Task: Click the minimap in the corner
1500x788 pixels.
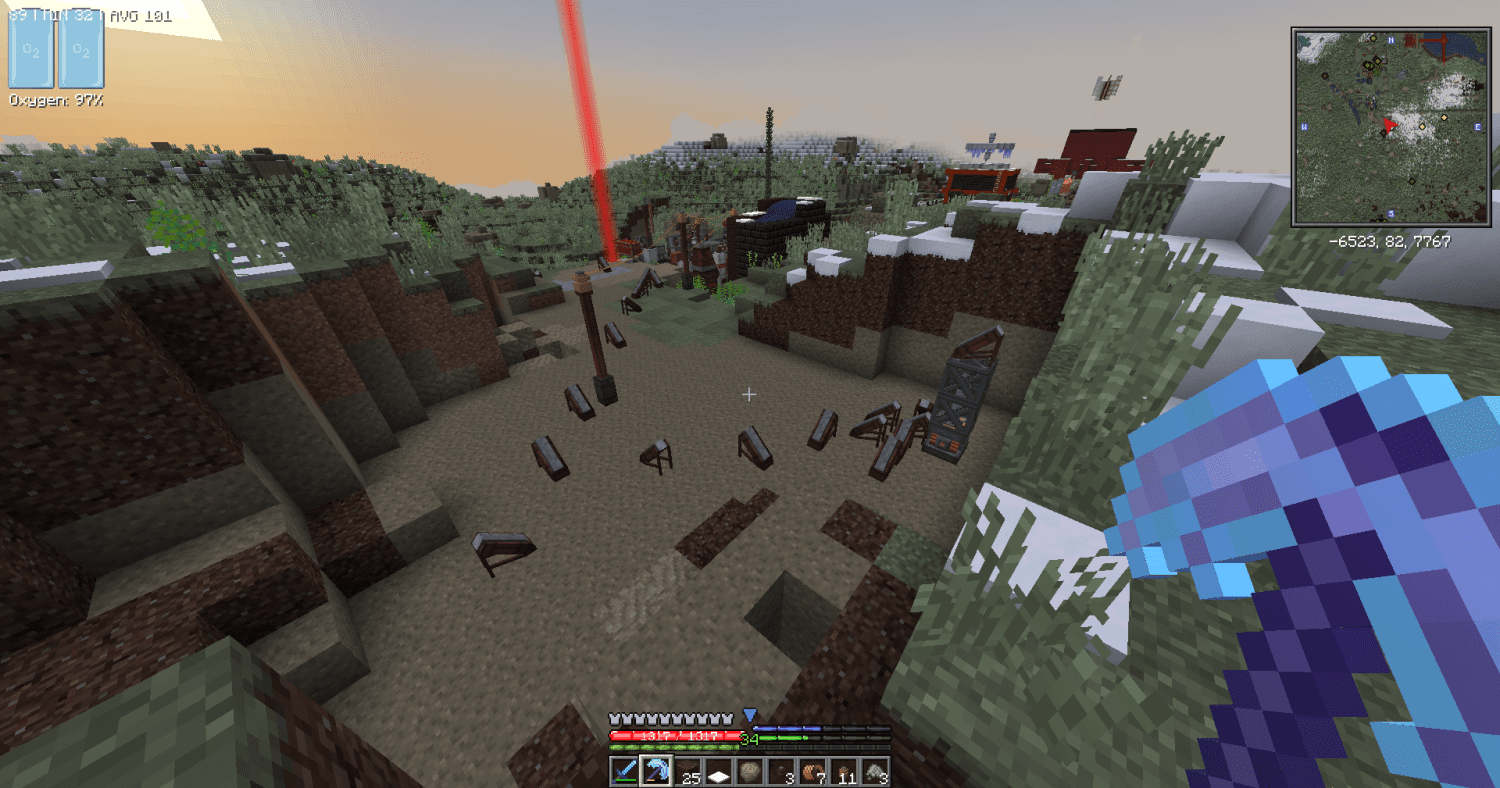Action: tap(1391, 126)
